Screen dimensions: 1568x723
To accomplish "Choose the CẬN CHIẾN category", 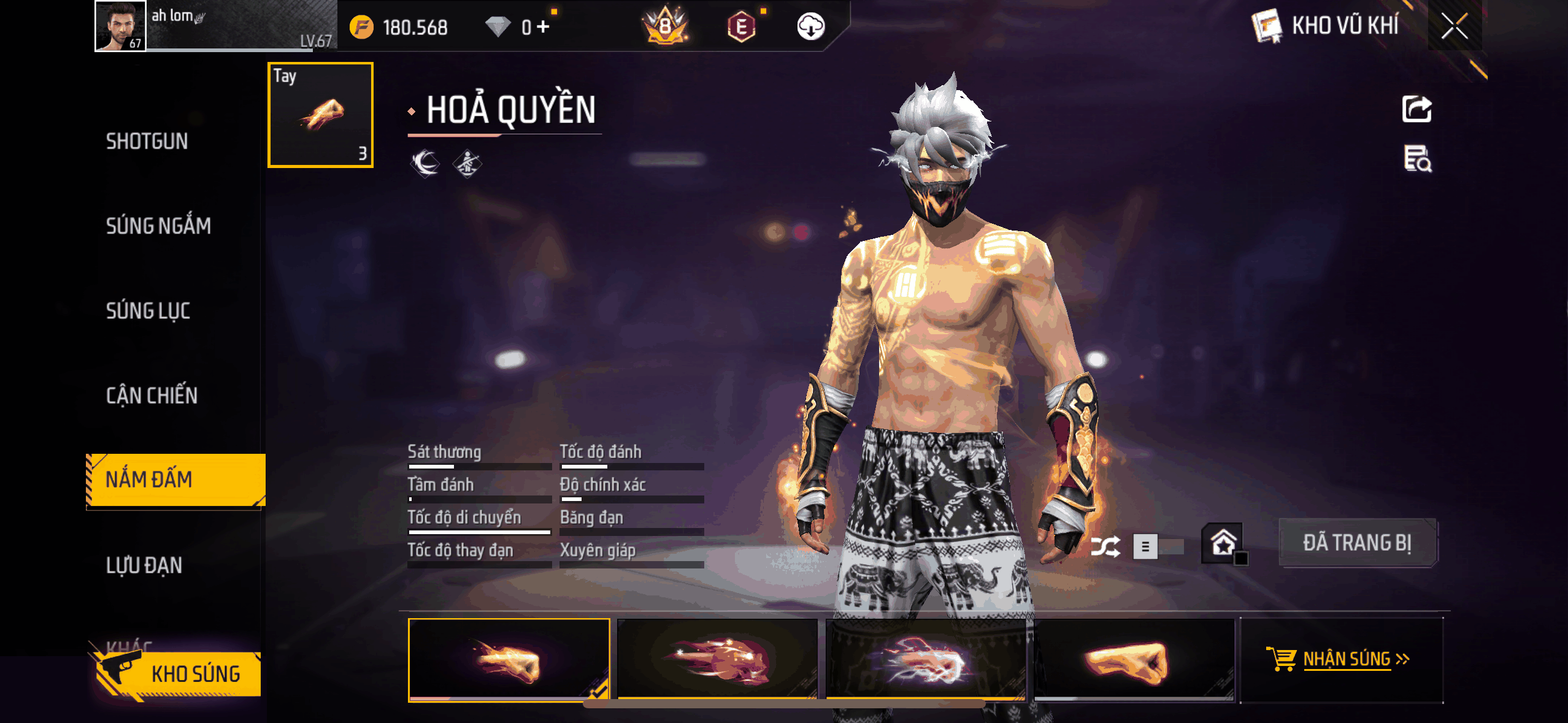I will pos(152,396).
